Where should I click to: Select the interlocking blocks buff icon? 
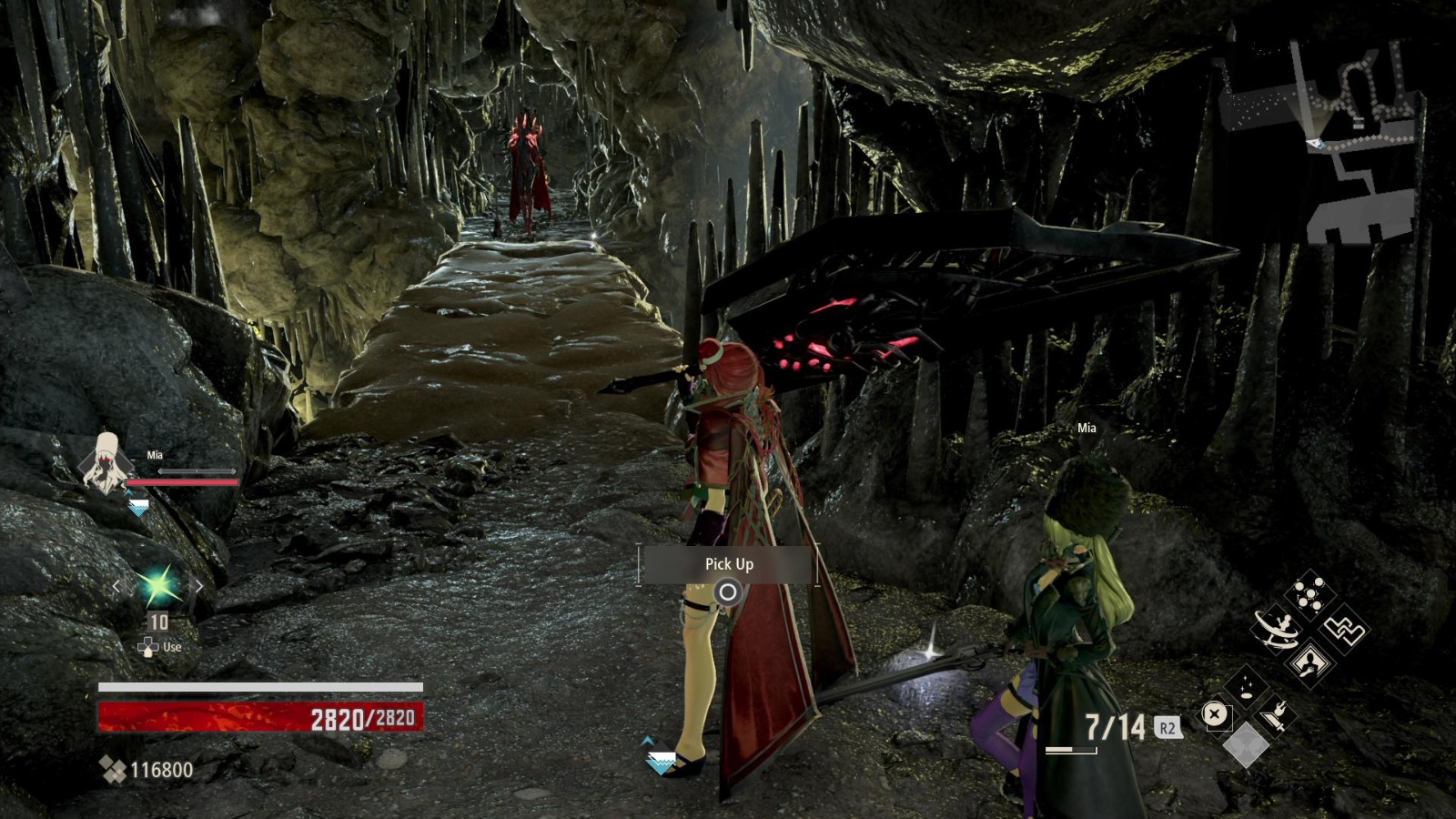click(x=1344, y=631)
